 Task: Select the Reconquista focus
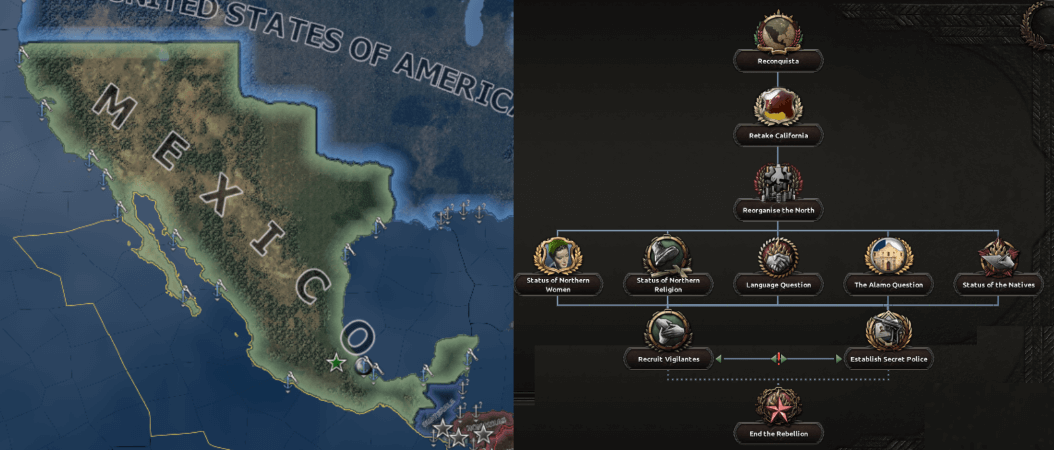click(778, 40)
